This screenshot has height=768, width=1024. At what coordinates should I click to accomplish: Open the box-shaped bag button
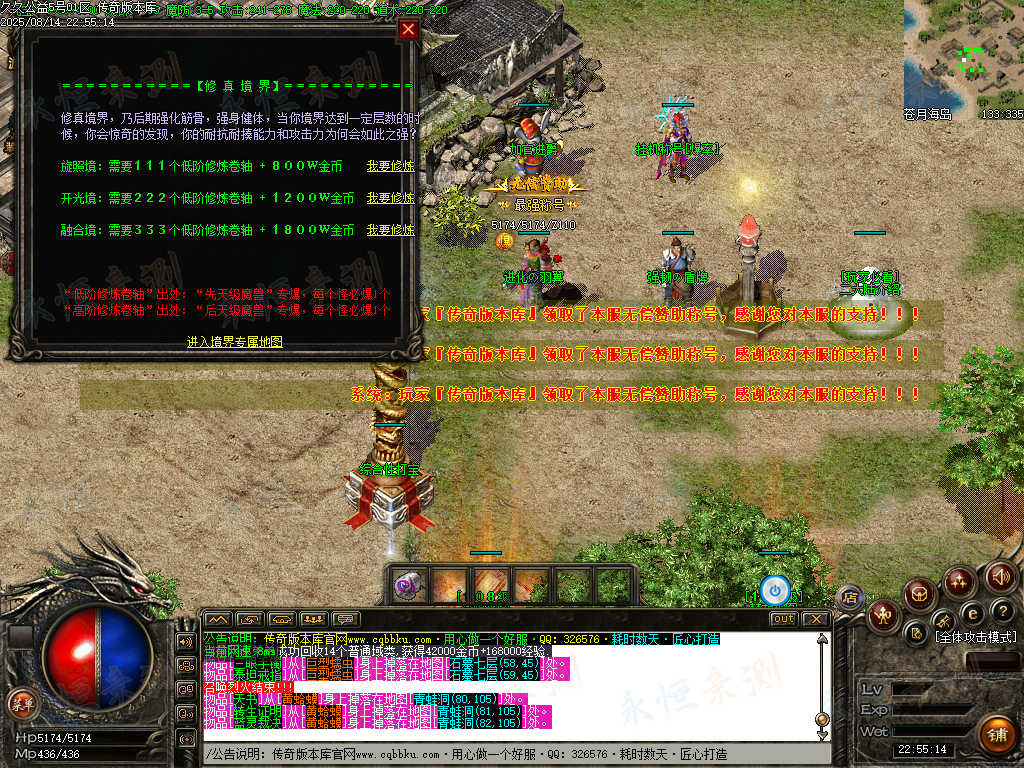click(920, 595)
